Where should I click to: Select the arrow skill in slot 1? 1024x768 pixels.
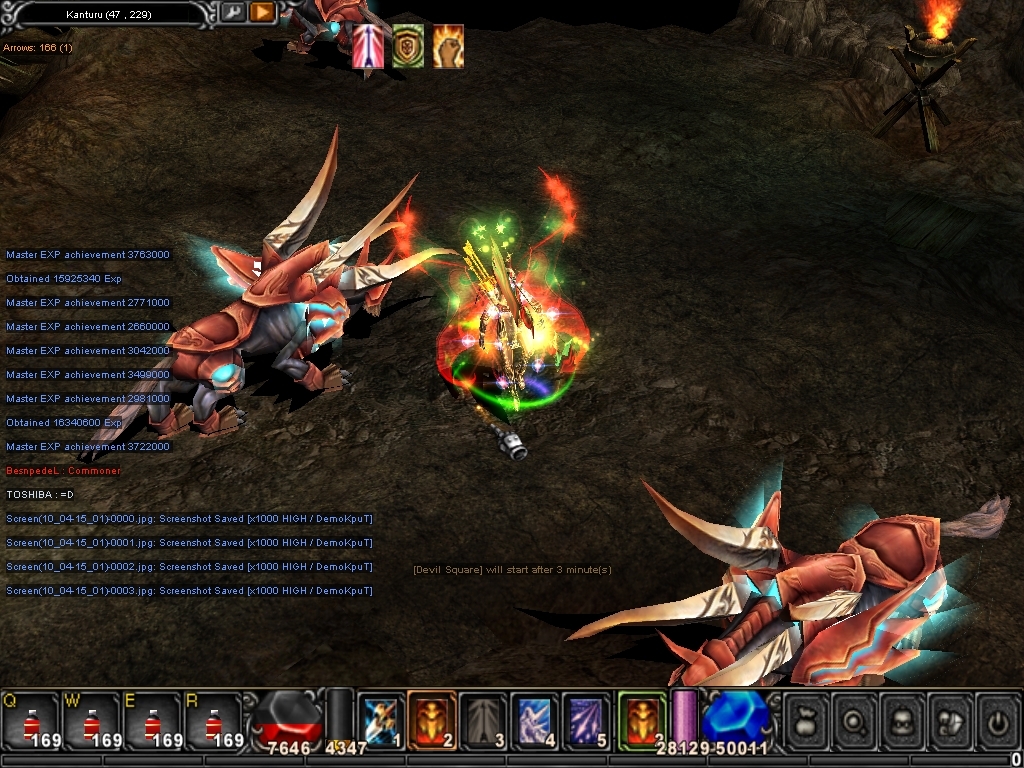click(x=381, y=720)
